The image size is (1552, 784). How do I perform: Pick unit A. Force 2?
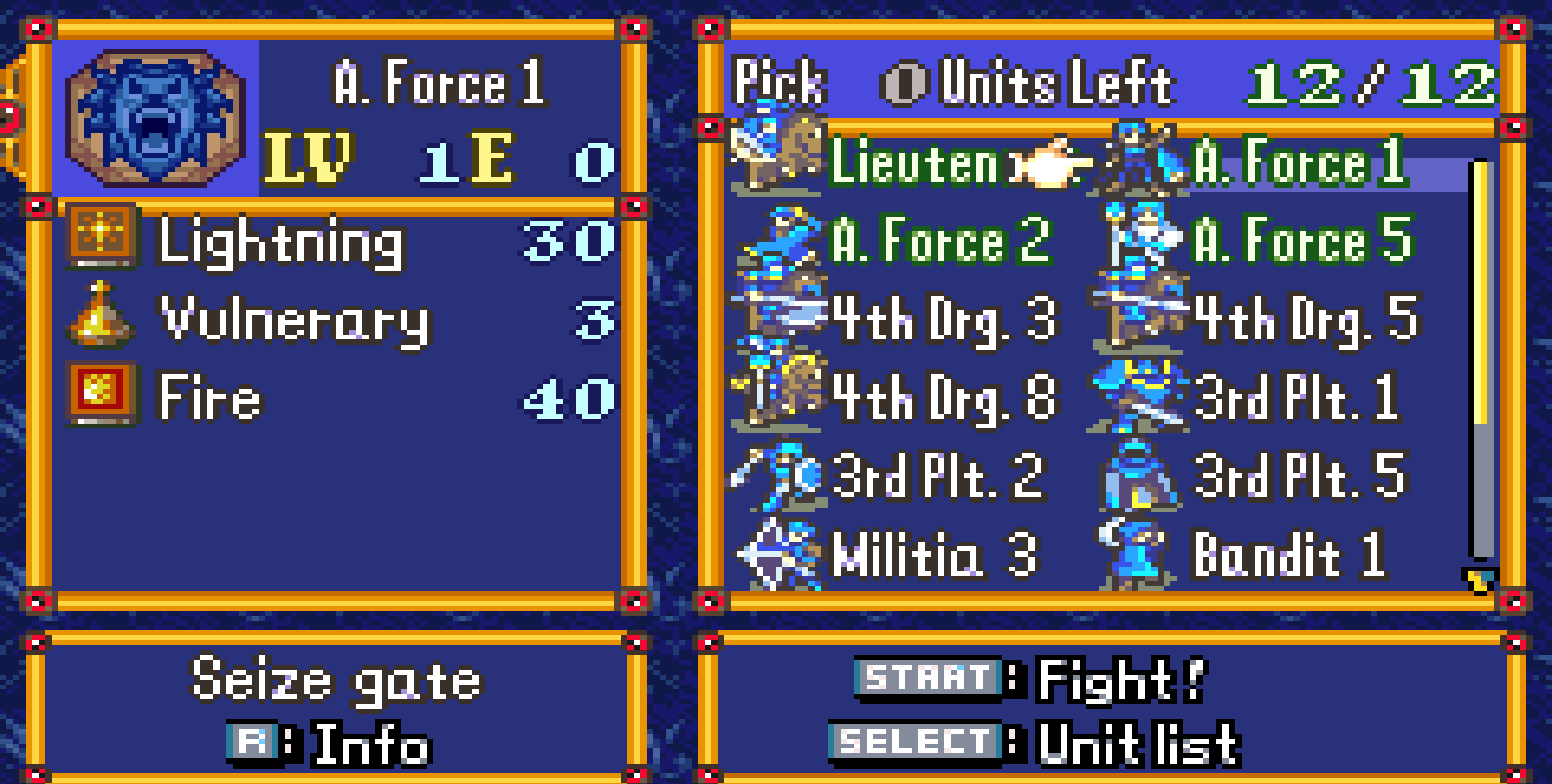tap(939, 240)
